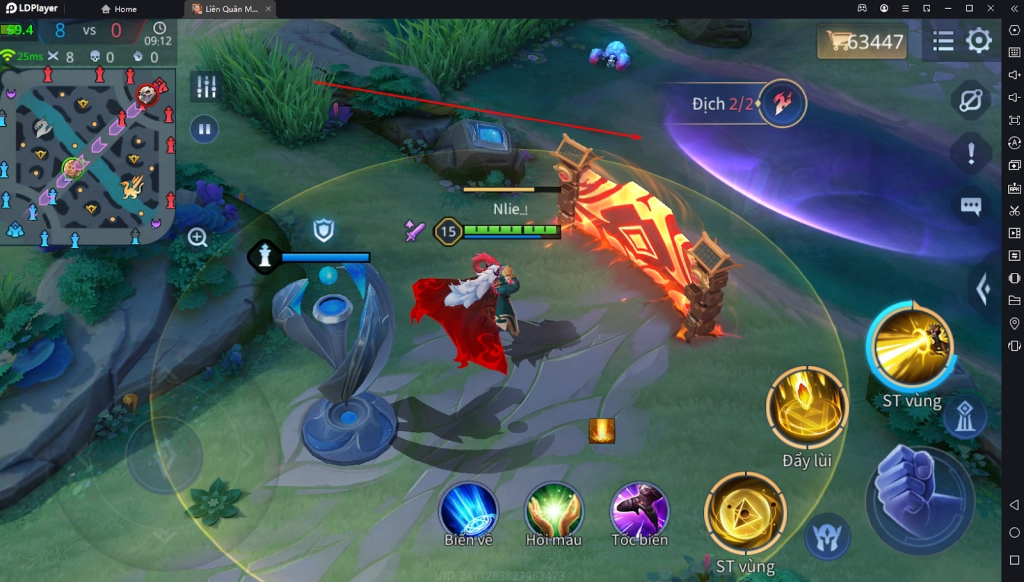Target the tower with the tower attack button
The image size is (1024, 582).
point(966,418)
